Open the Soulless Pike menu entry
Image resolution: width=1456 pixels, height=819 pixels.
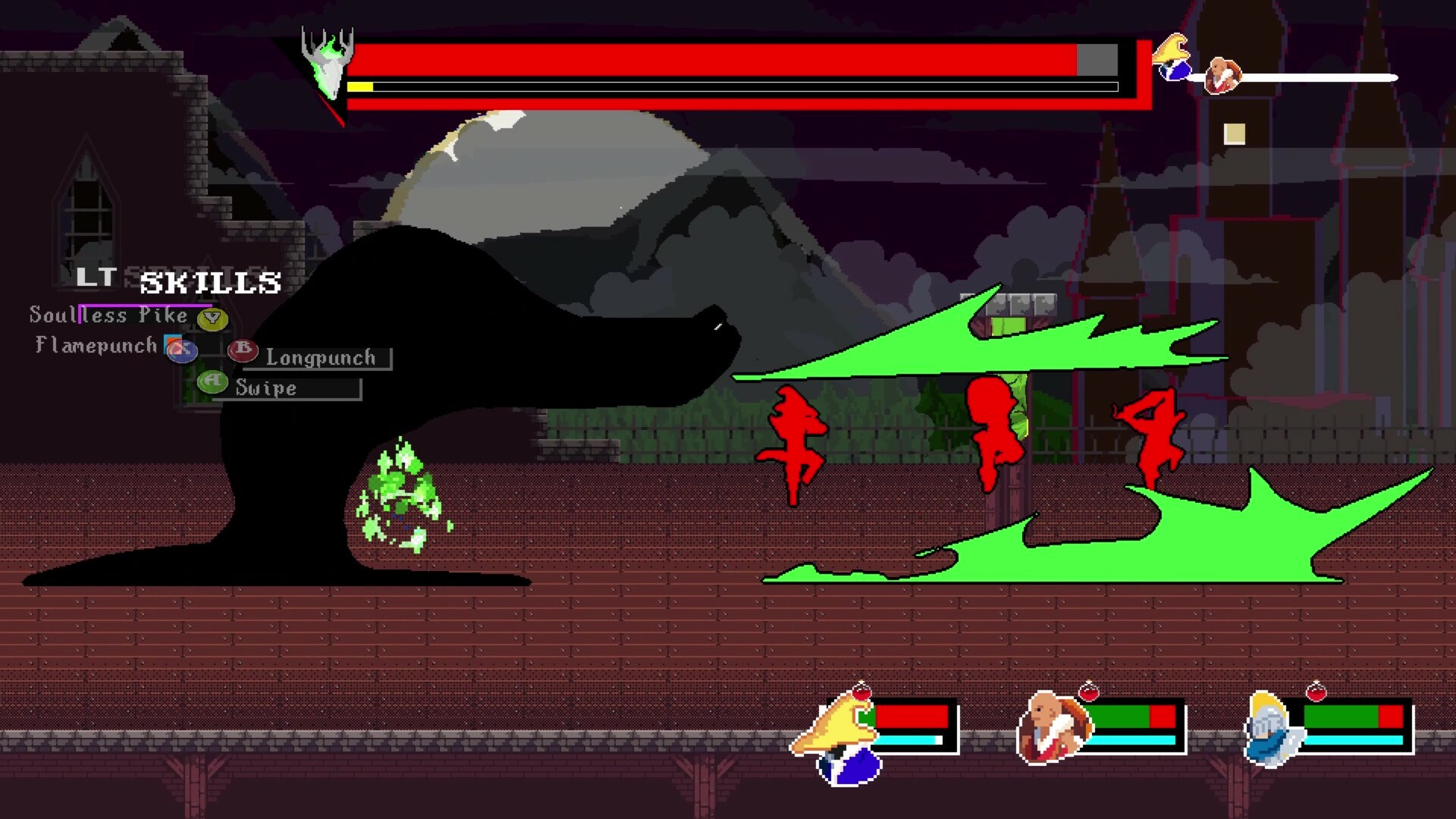point(106,315)
